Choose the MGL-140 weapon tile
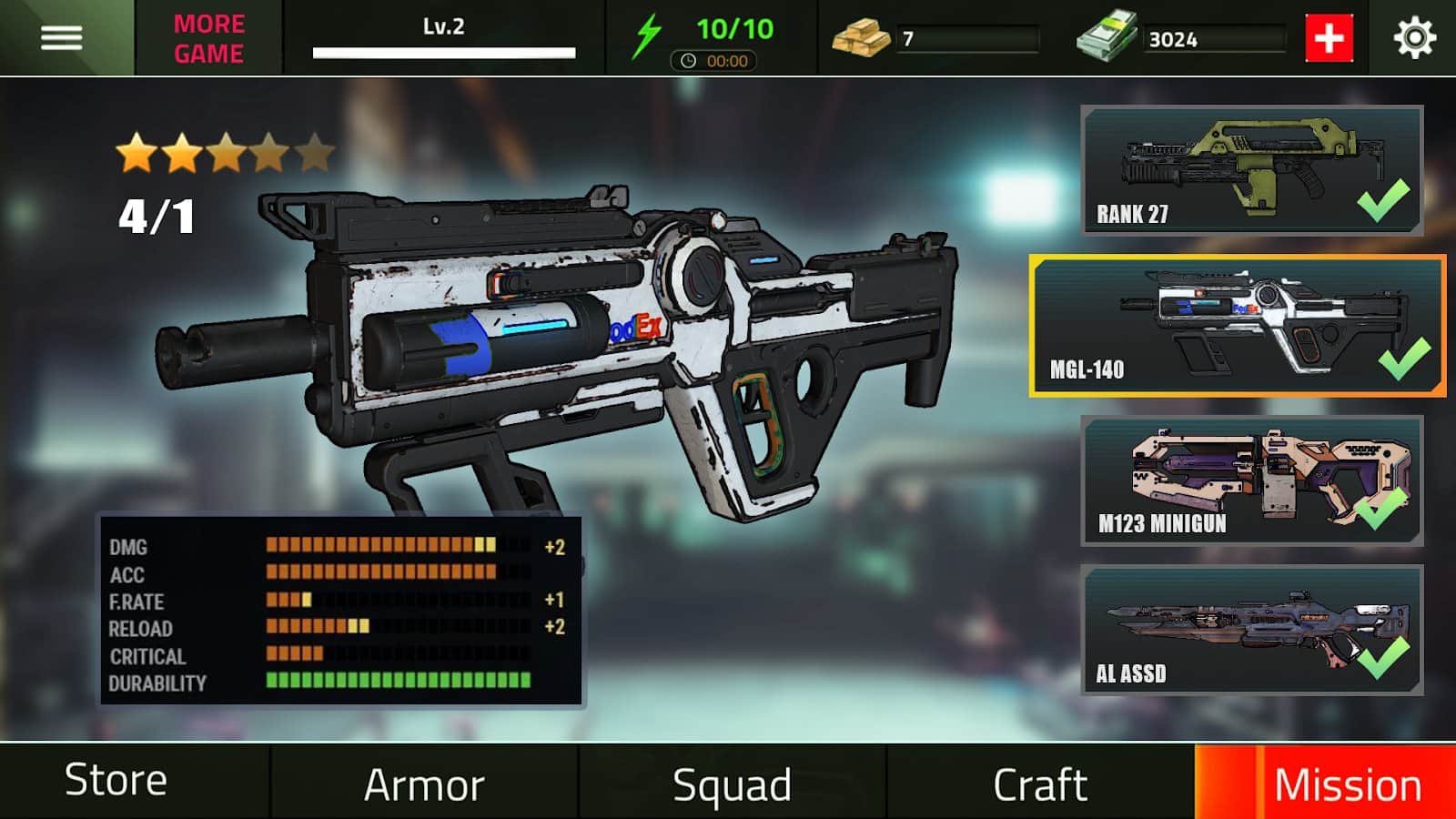Image resolution: width=1456 pixels, height=819 pixels. pyautogui.click(x=1238, y=326)
